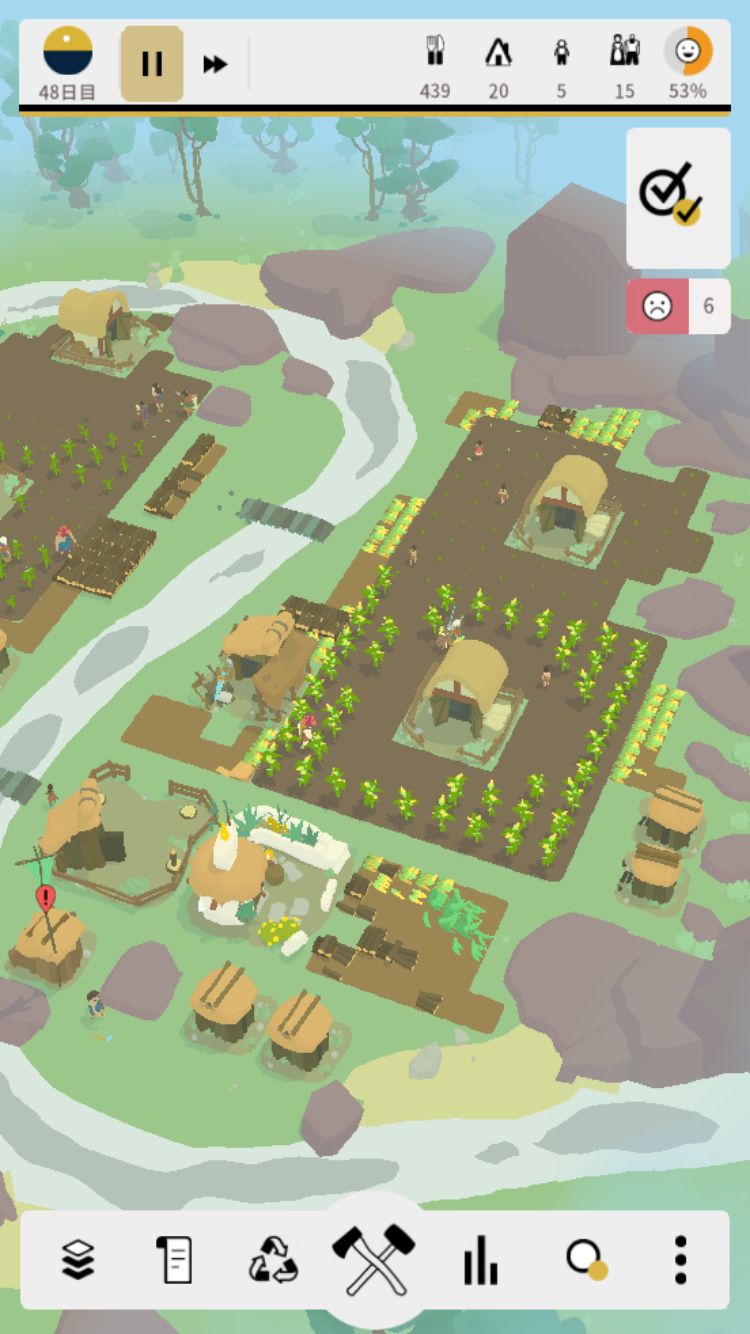Image resolution: width=750 pixels, height=1334 pixels.
Task: Open the layers overlay menu
Action: [x=78, y=1259]
